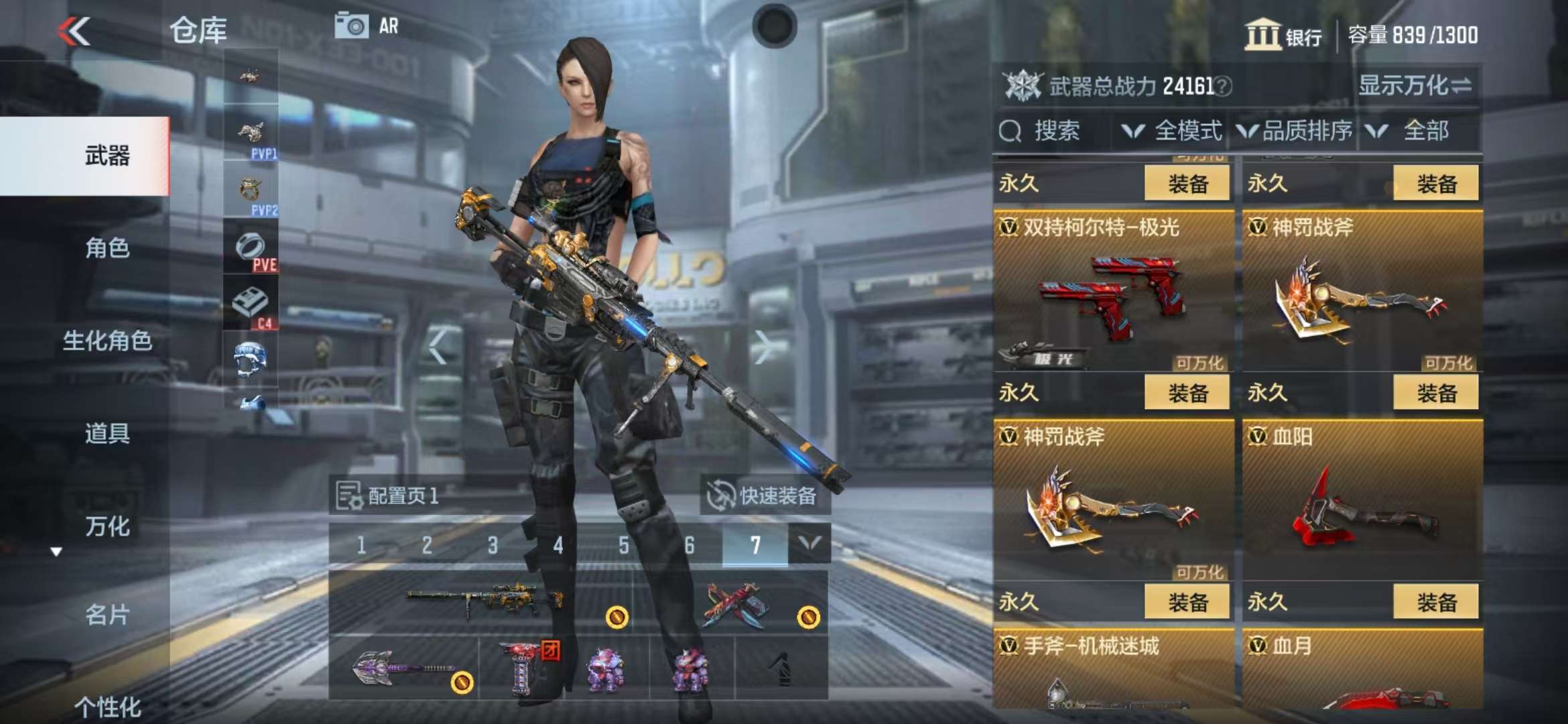Open the AR camera view
Image resolution: width=1568 pixels, height=724 pixels.
tap(367, 26)
